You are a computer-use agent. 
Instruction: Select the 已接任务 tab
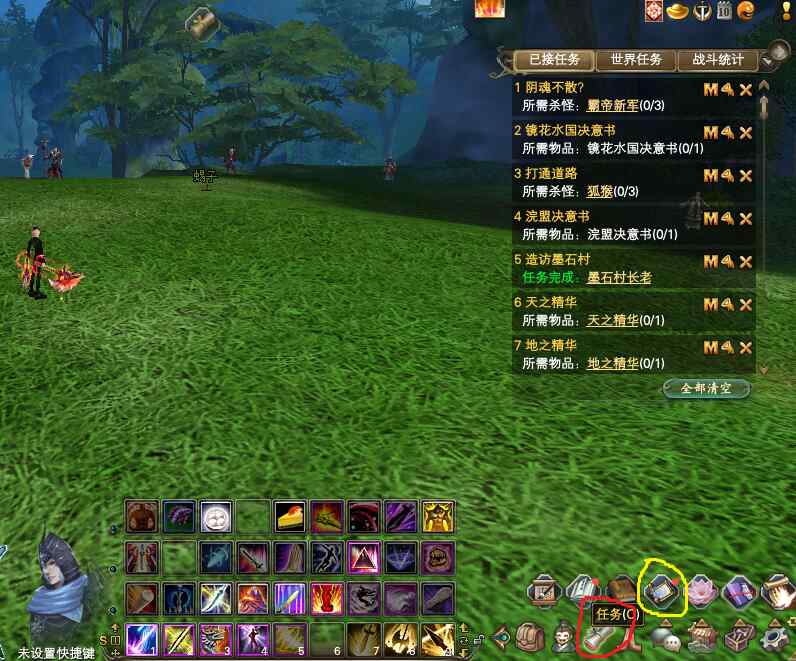[554, 60]
